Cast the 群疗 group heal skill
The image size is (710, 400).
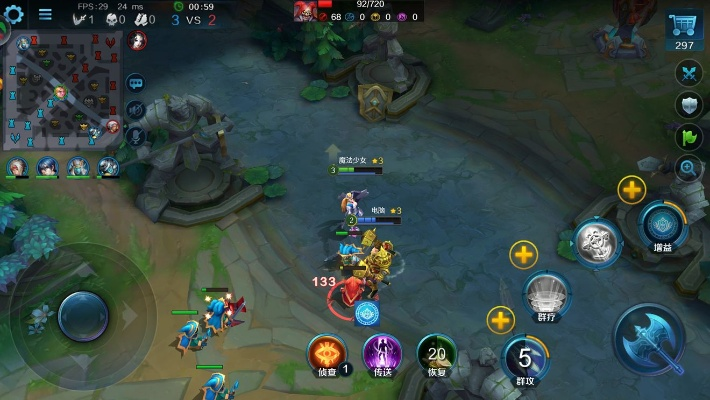[547, 295]
